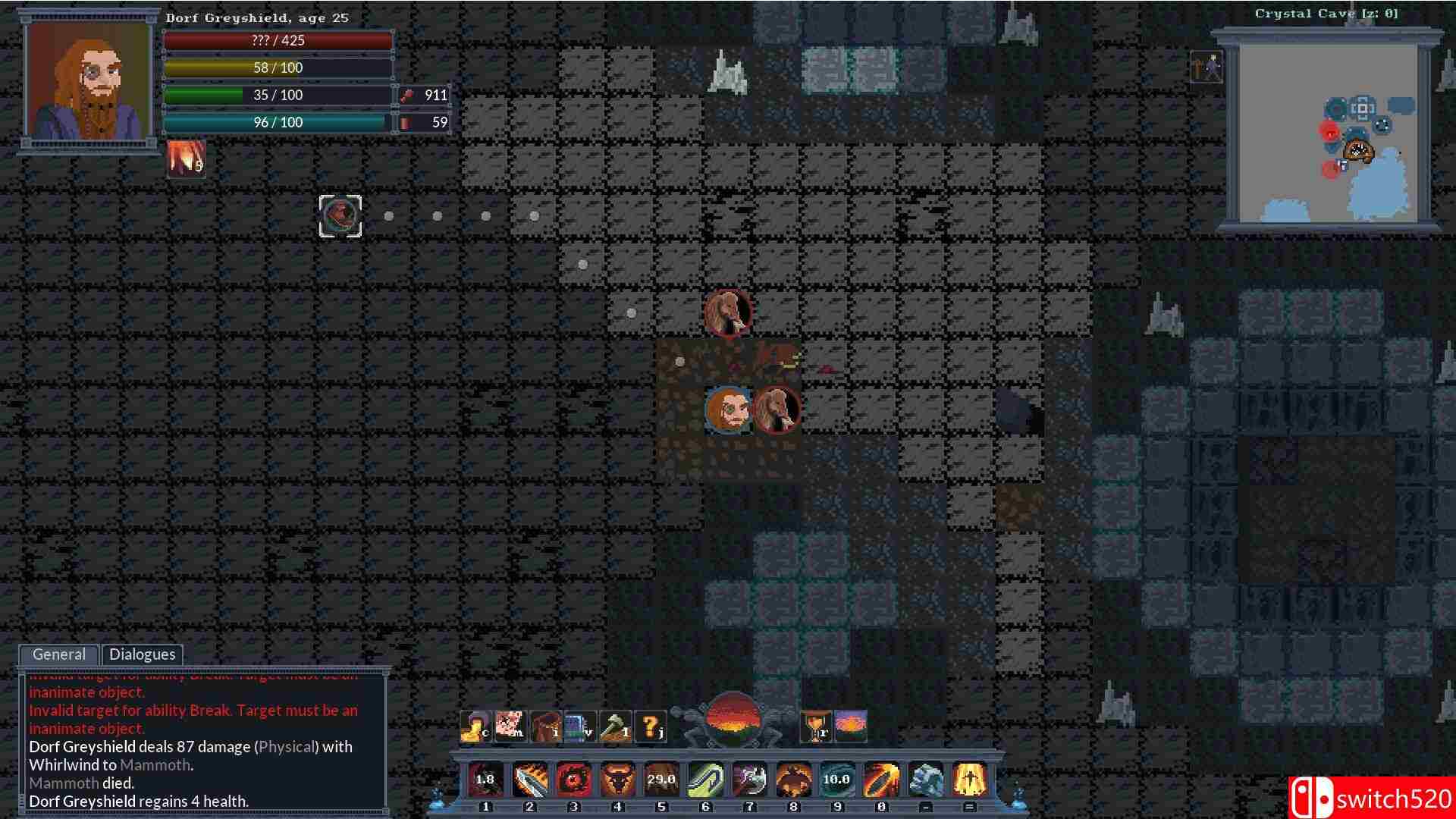Switch to the Dialogues tab
The height and width of the screenshot is (819, 1456).
coord(143,654)
